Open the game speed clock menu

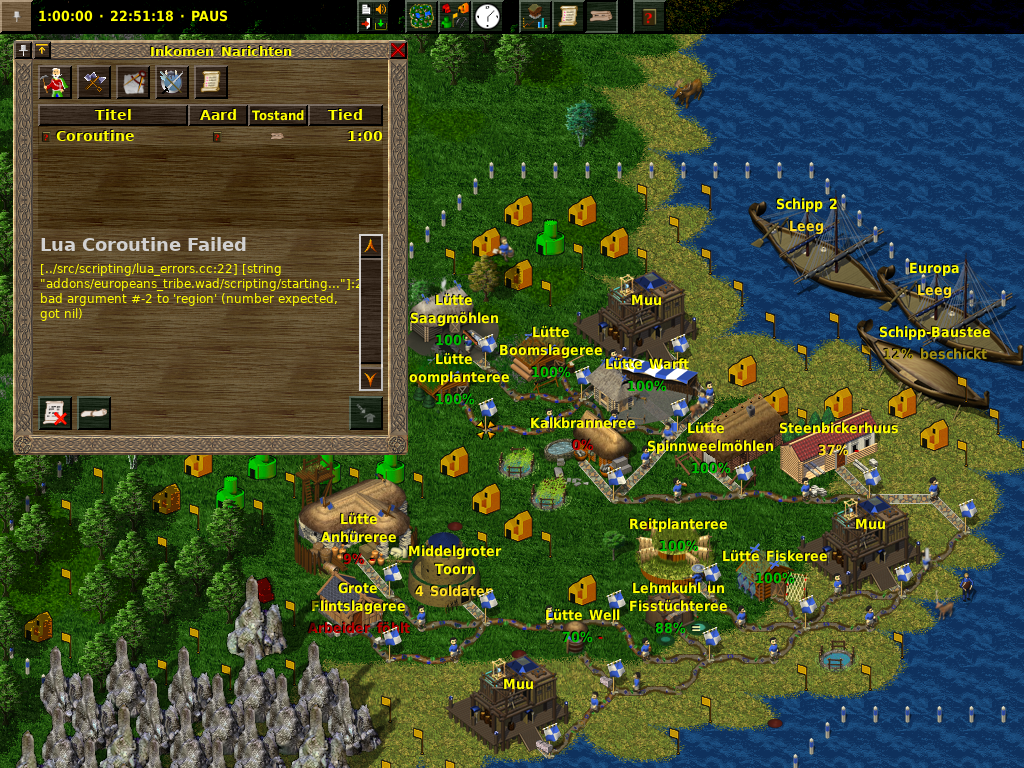pos(487,17)
